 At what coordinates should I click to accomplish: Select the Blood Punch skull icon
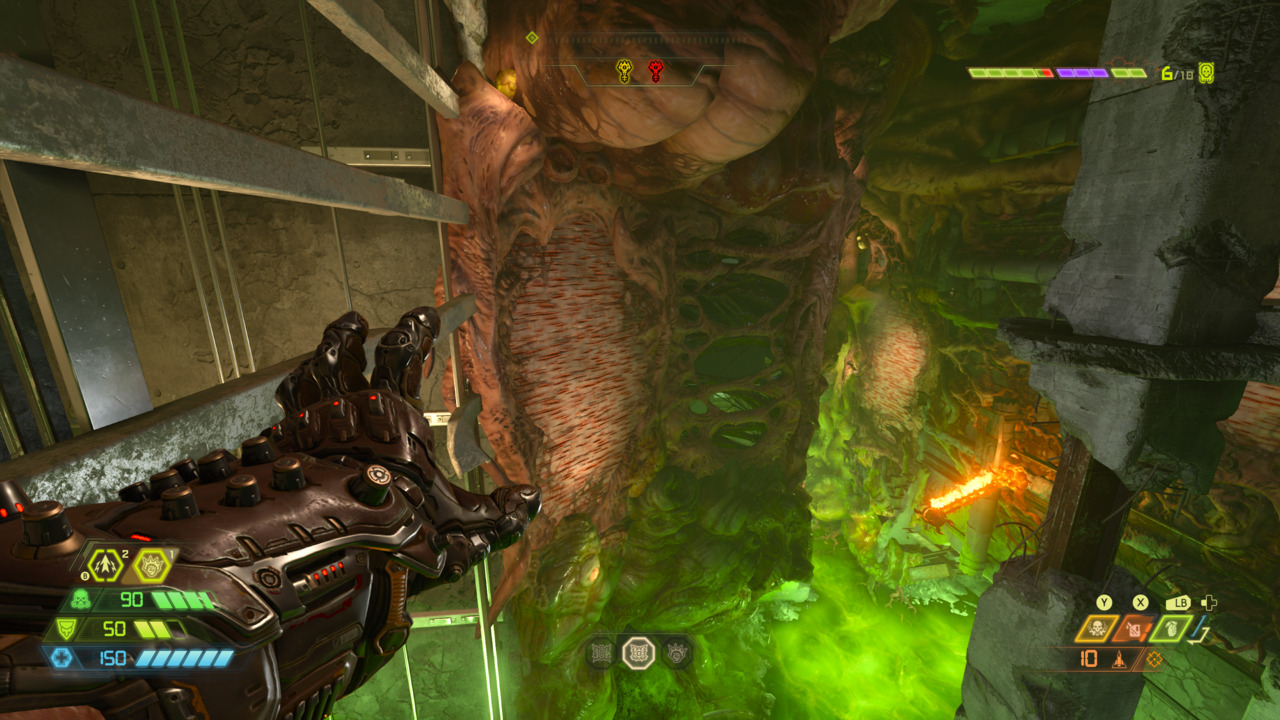(1096, 627)
